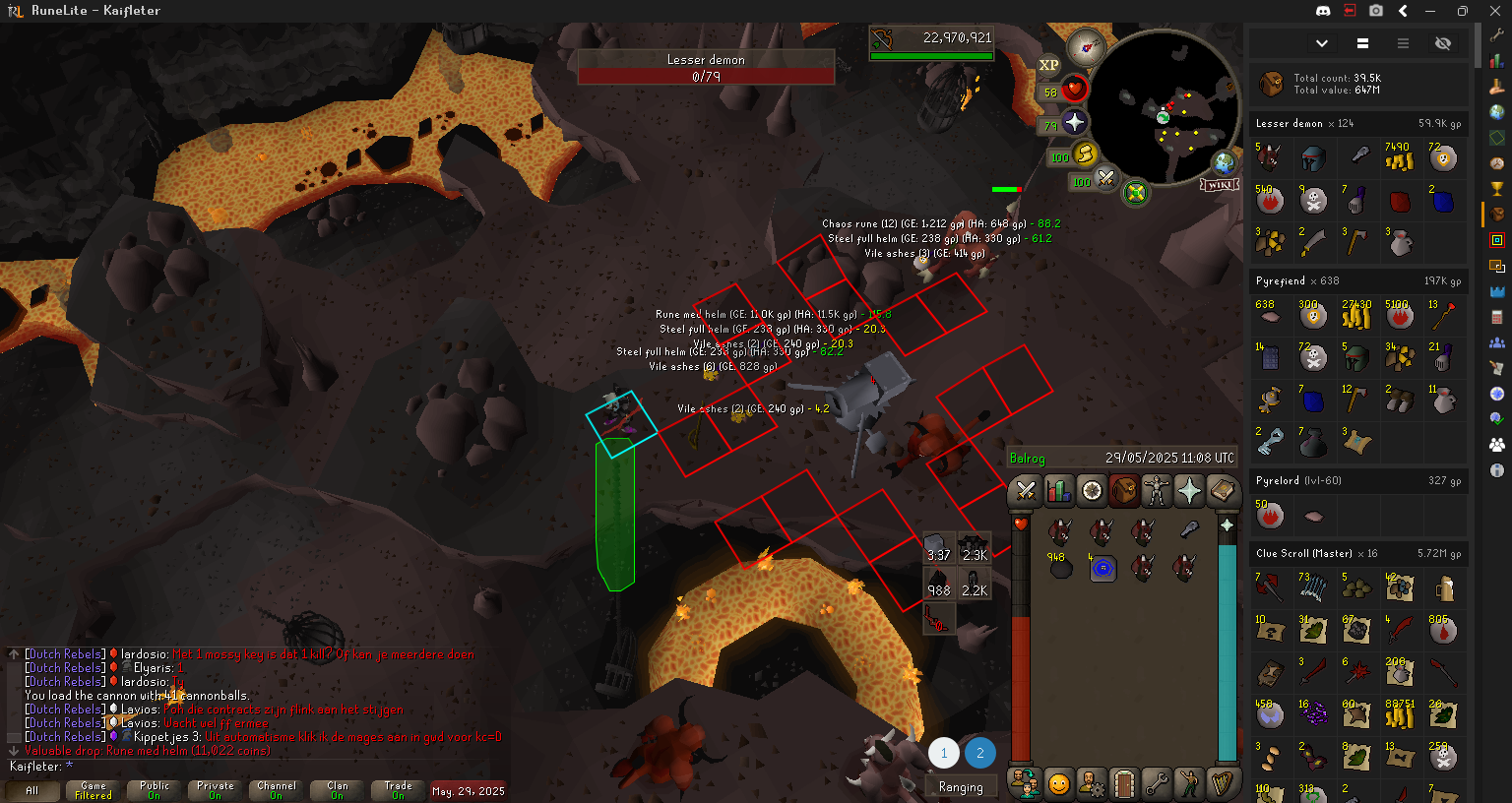Toggle the XP drops orb
The width and height of the screenshot is (1512, 803).
pos(1049,65)
